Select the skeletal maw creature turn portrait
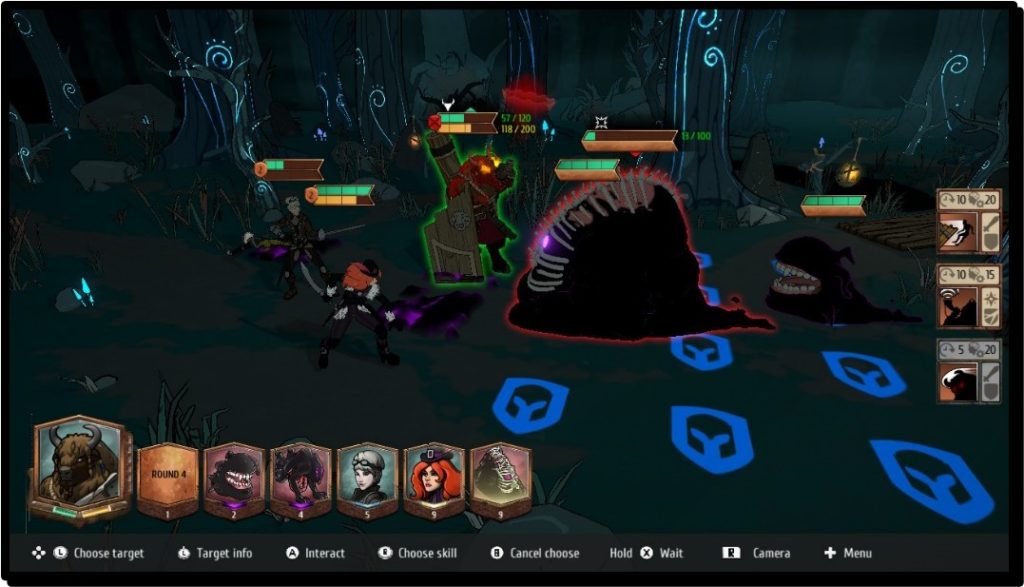The height and width of the screenshot is (587, 1024). coord(500,475)
